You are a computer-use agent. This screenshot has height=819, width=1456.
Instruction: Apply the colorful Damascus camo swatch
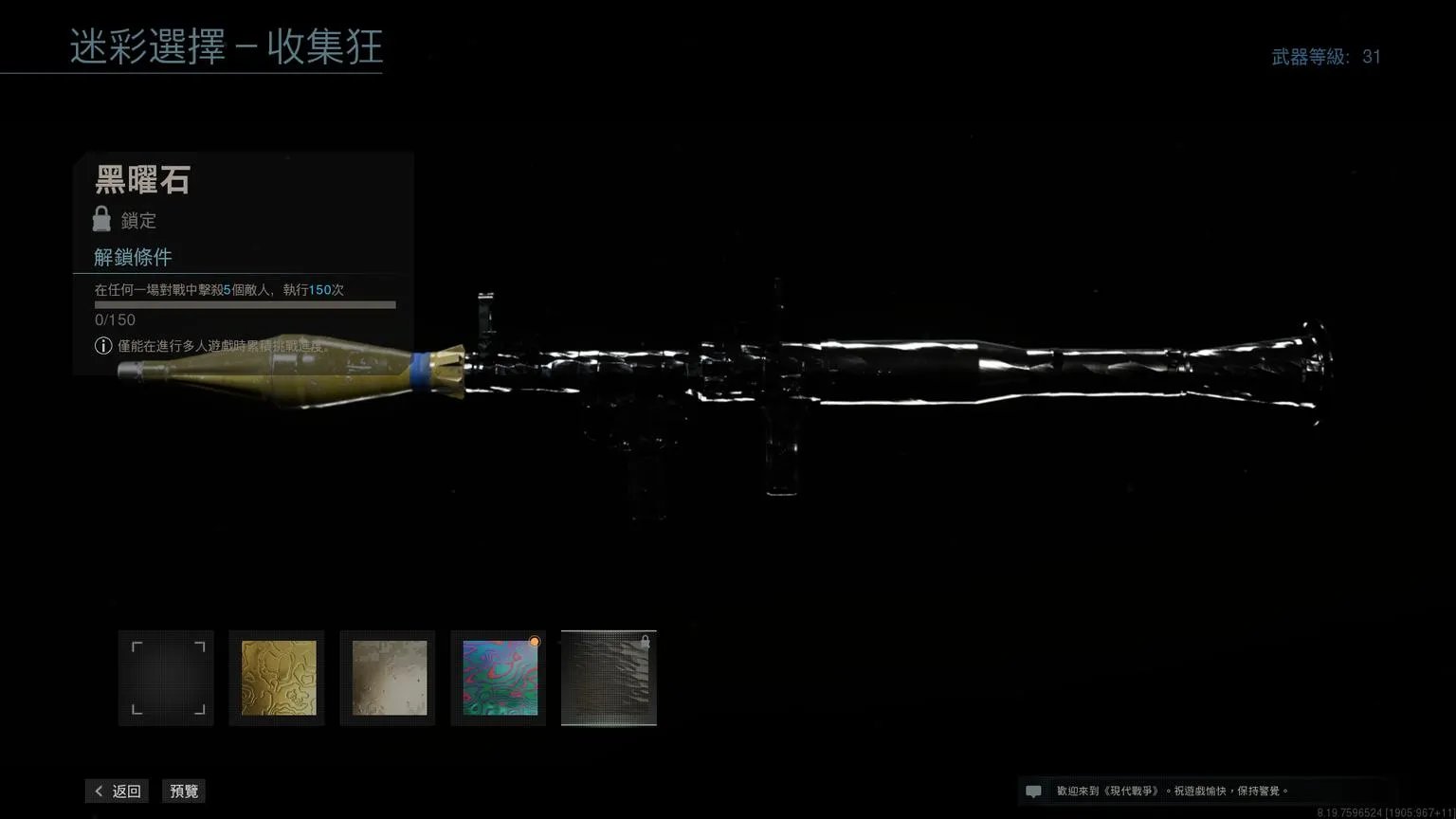point(499,678)
